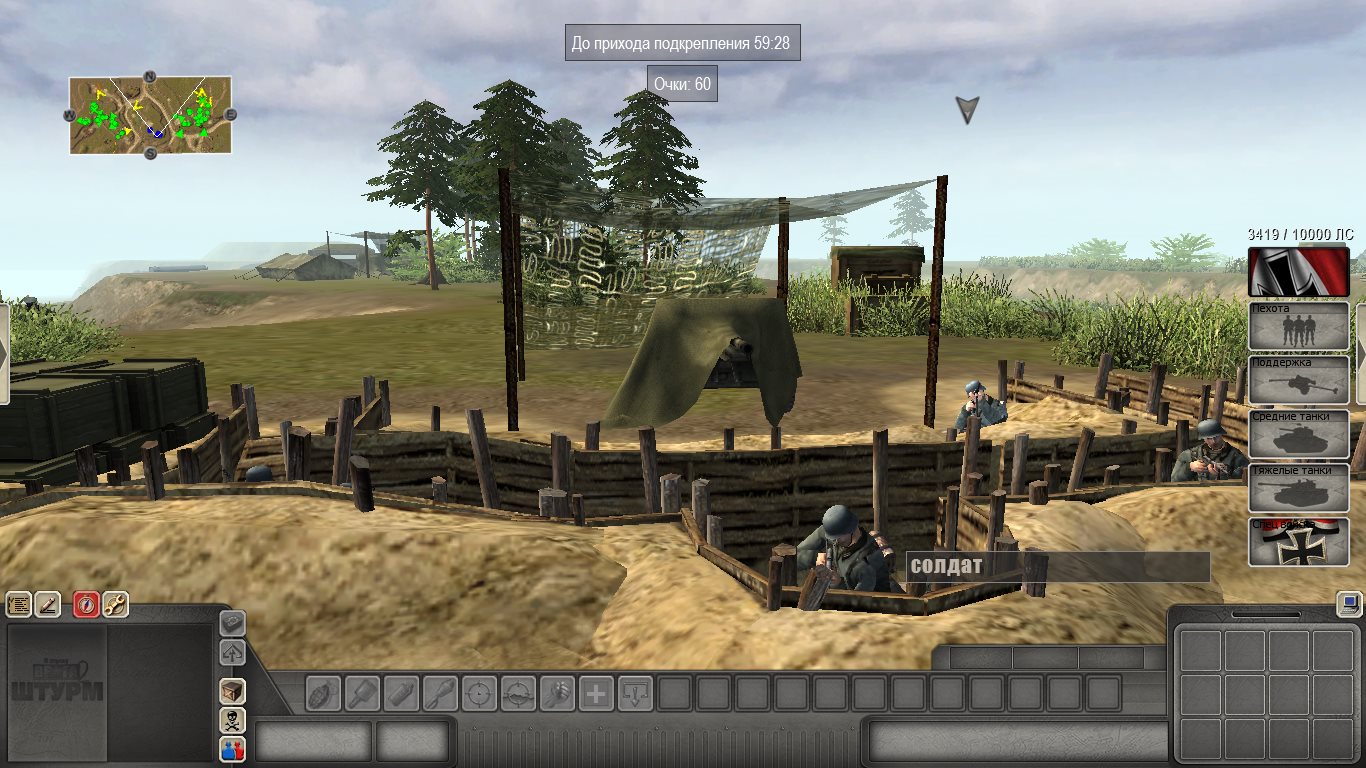The image size is (1366, 768).
Task: Toggle the red compass icon
Action: tap(87, 604)
